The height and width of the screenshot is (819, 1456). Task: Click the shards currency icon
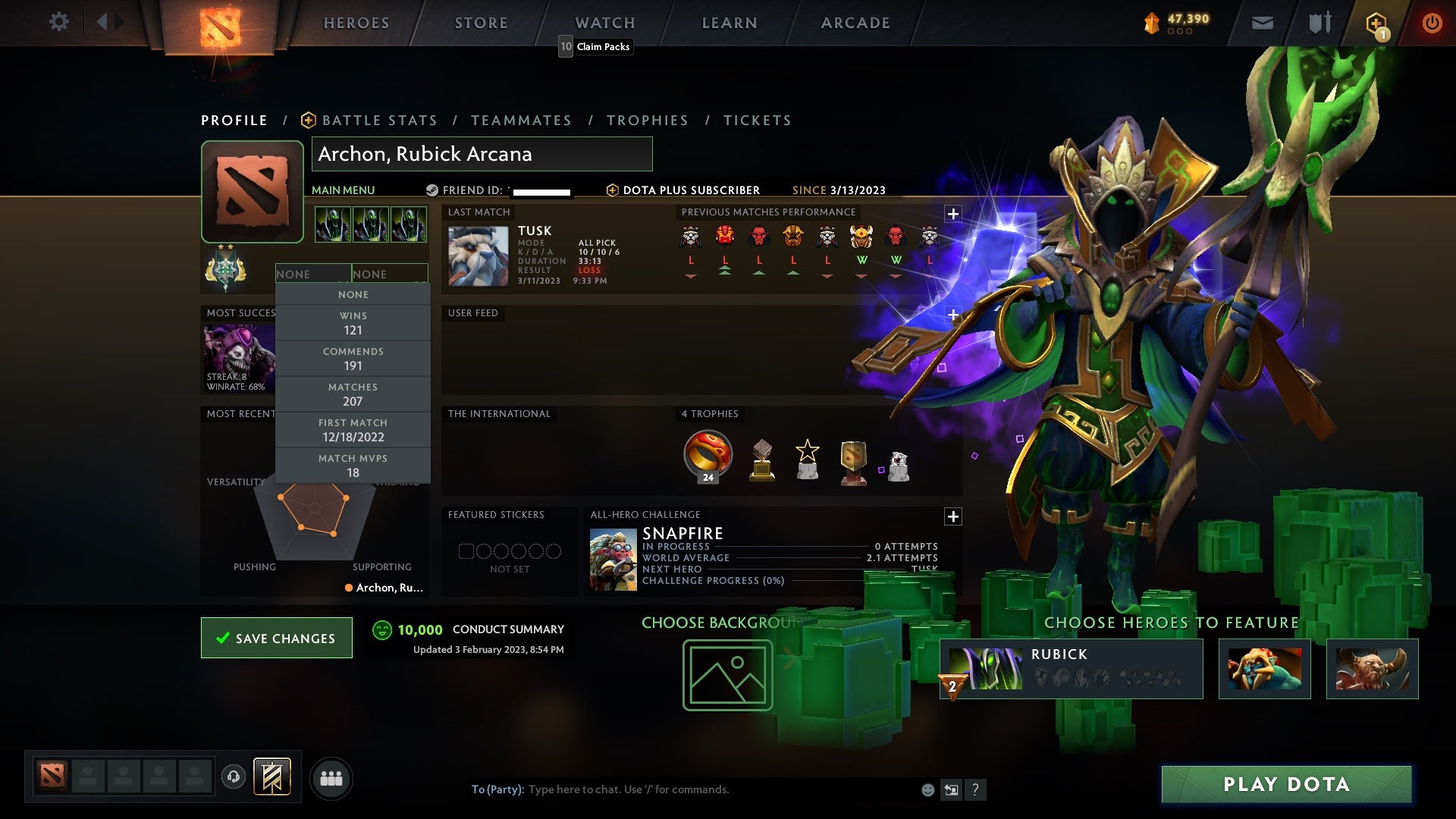pyautogui.click(x=1150, y=22)
